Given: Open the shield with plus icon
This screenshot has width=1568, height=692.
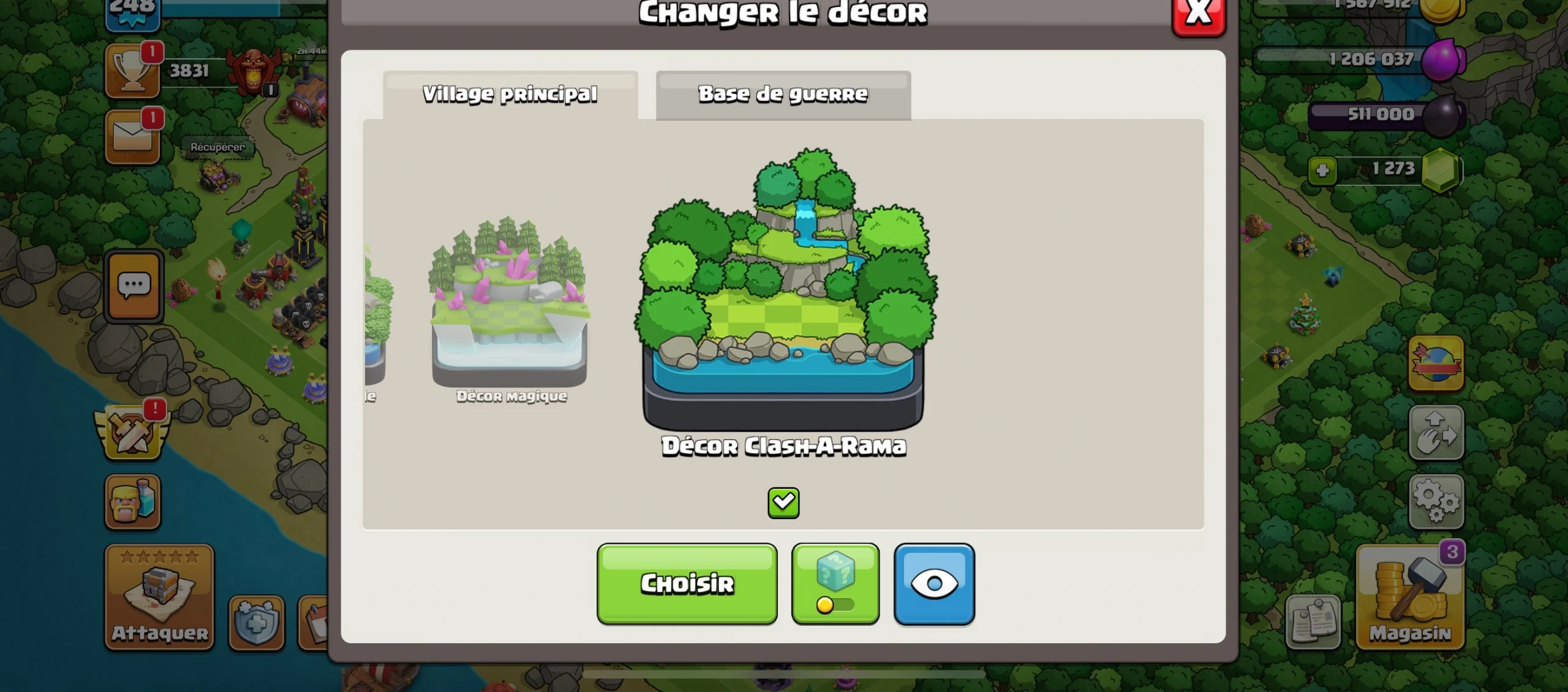Looking at the screenshot, I should pos(257,623).
